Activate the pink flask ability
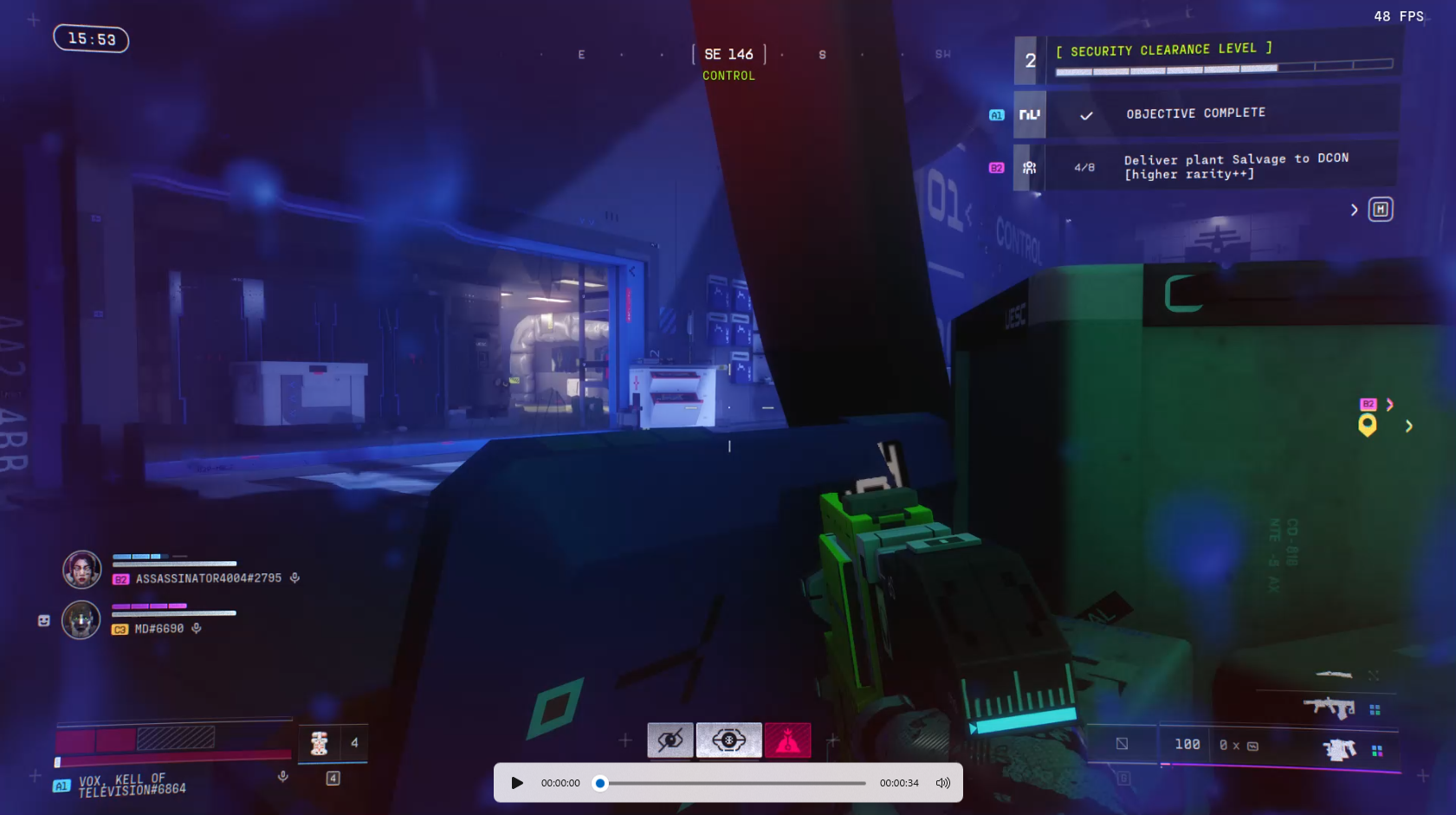The image size is (1456, 815). [787, 741]
